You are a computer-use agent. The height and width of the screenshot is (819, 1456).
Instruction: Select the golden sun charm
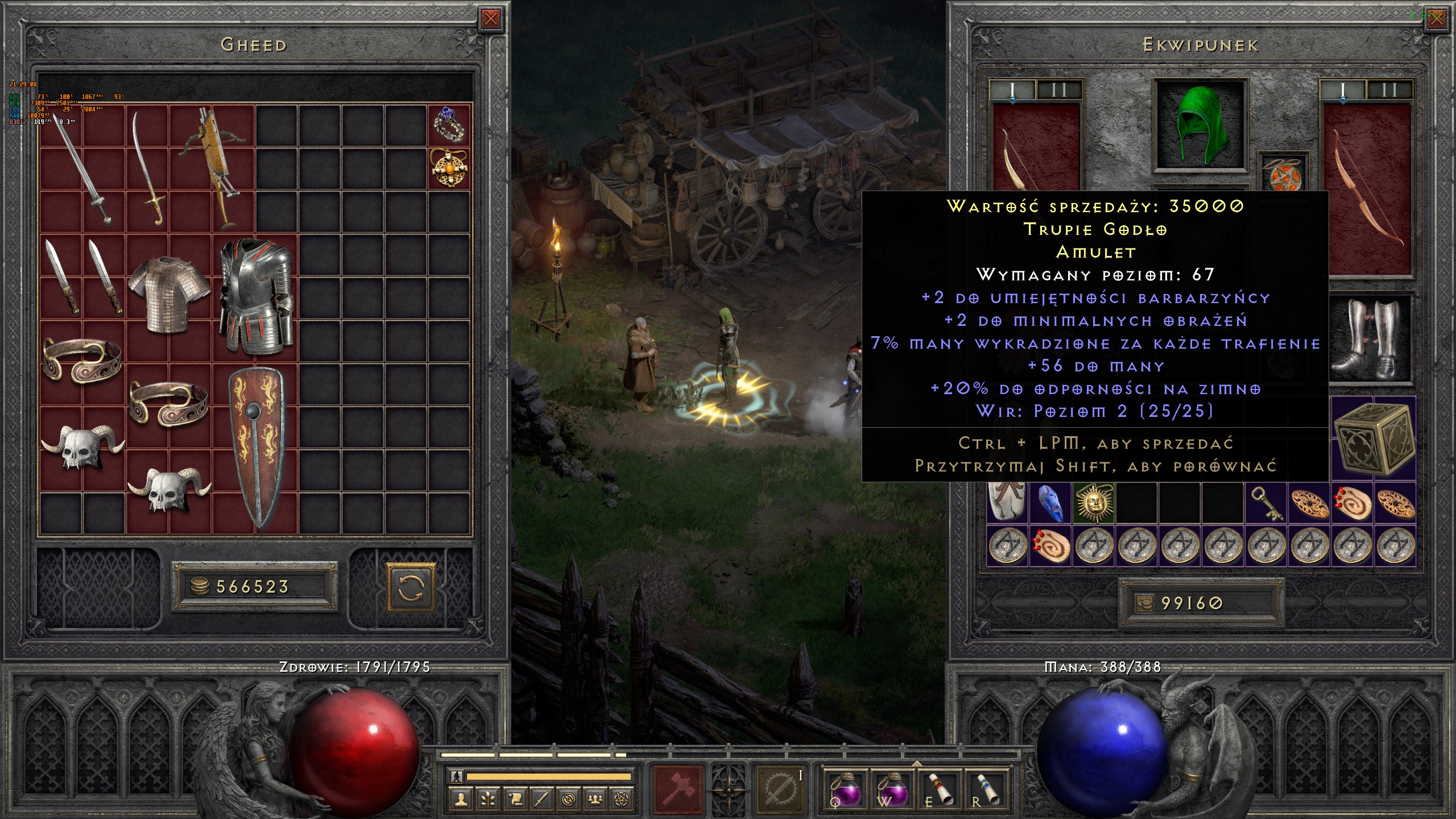click(x=1094, y=503)
